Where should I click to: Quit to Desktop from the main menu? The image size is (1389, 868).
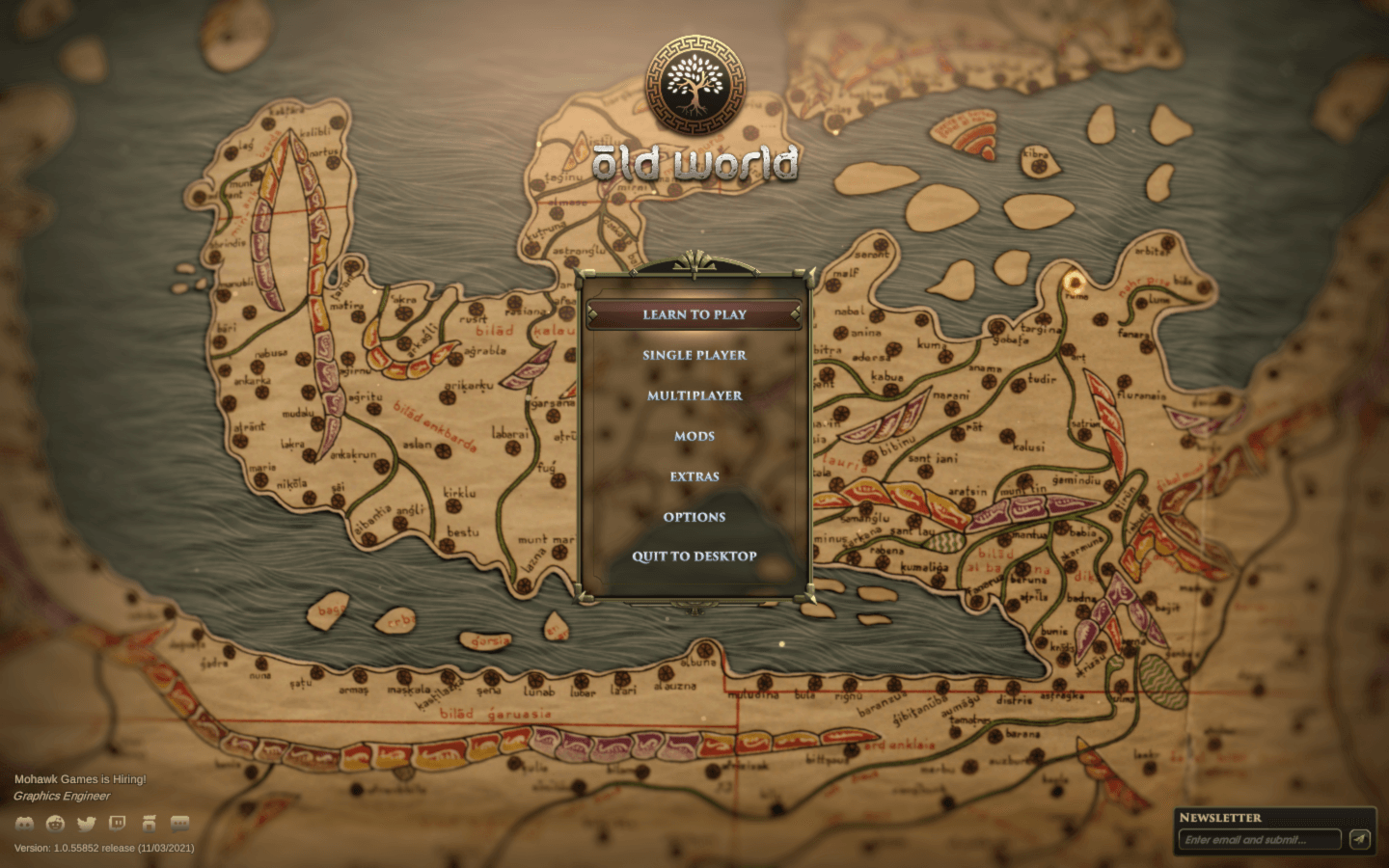tap(694, 556)
